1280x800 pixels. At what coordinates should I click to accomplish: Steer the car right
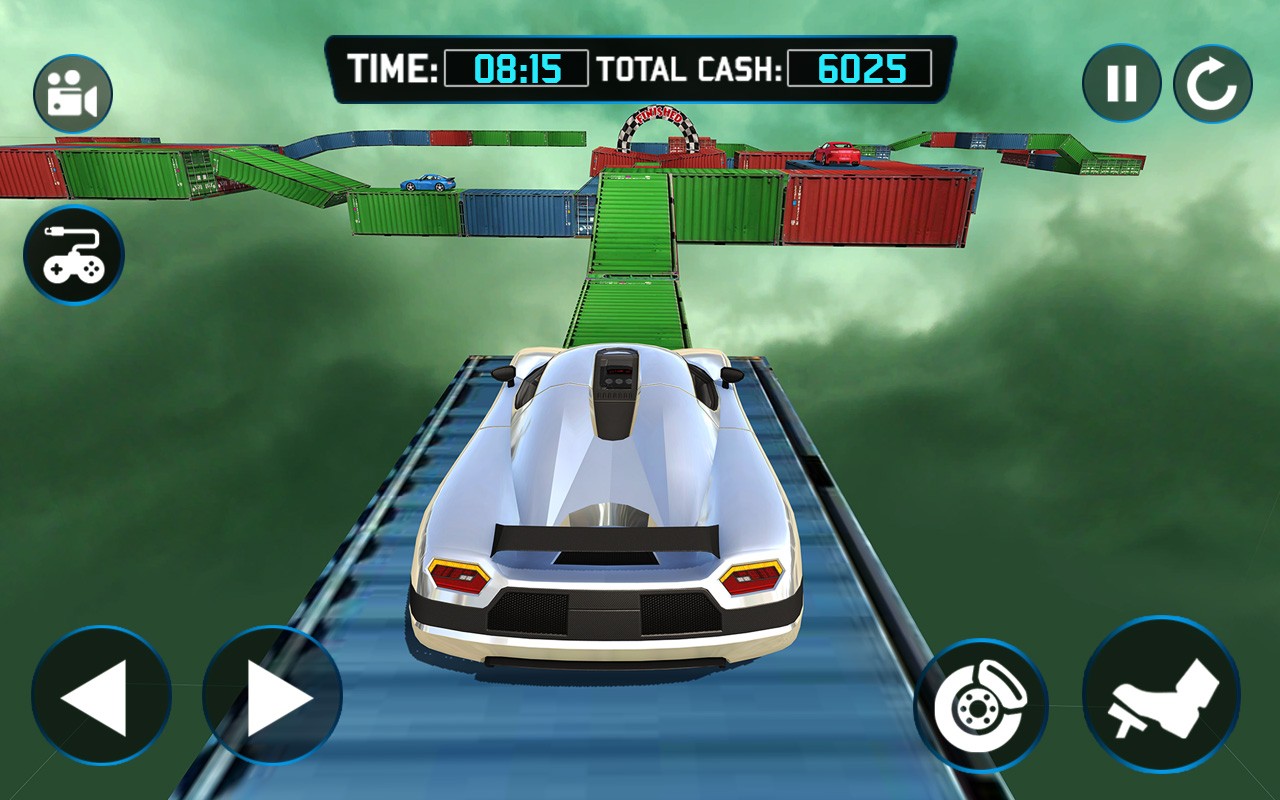coord(272,696)
